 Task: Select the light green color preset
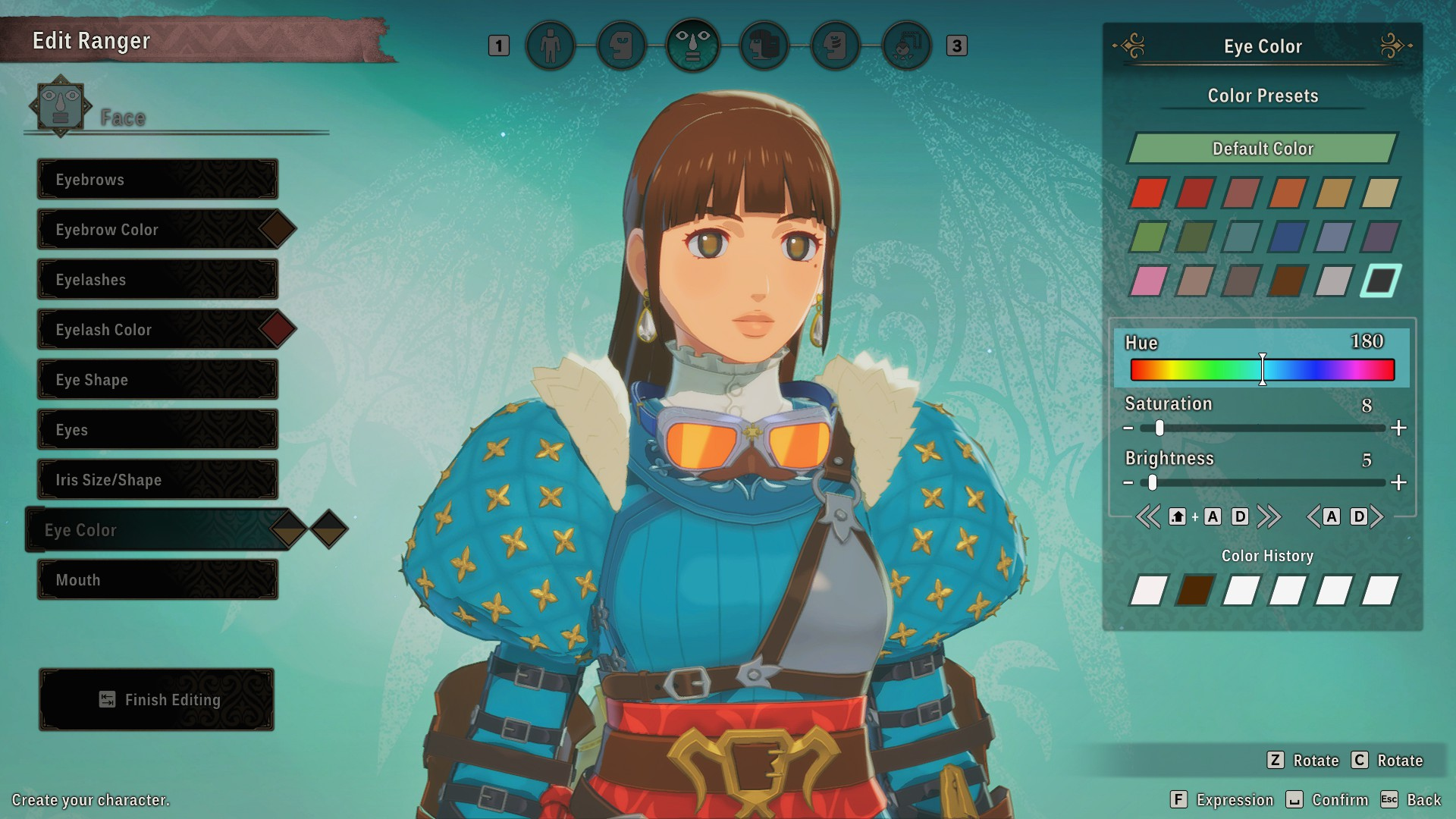[1148, 237]
